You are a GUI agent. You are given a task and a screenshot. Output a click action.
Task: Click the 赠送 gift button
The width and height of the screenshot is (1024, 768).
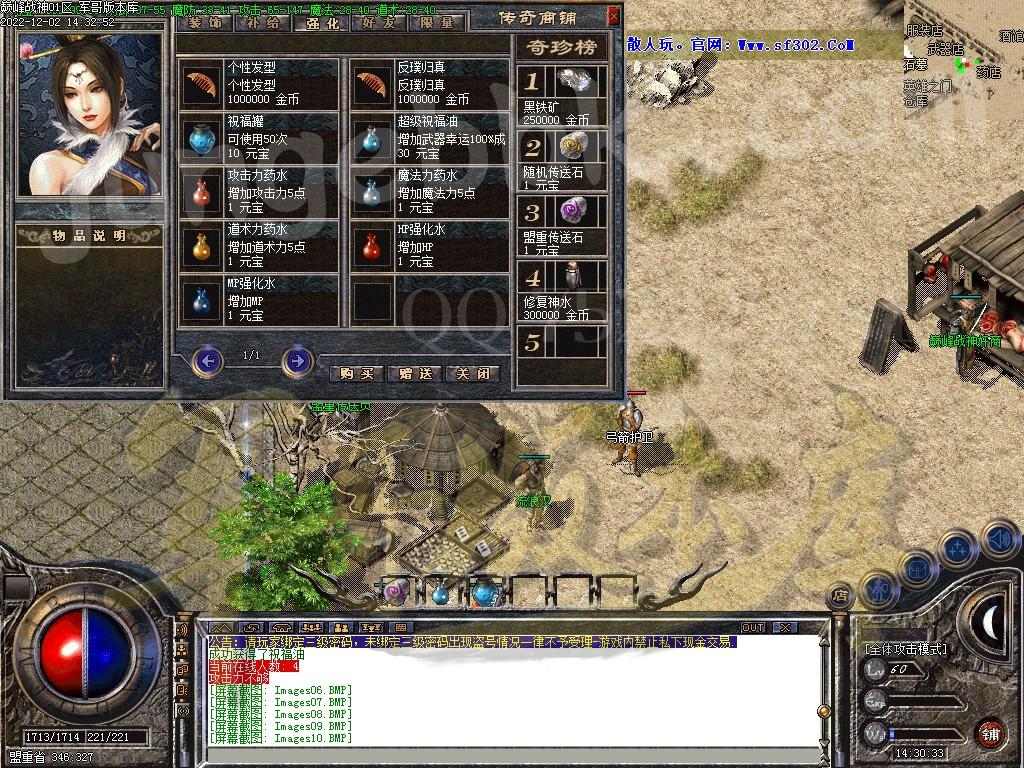click(415, 374)
